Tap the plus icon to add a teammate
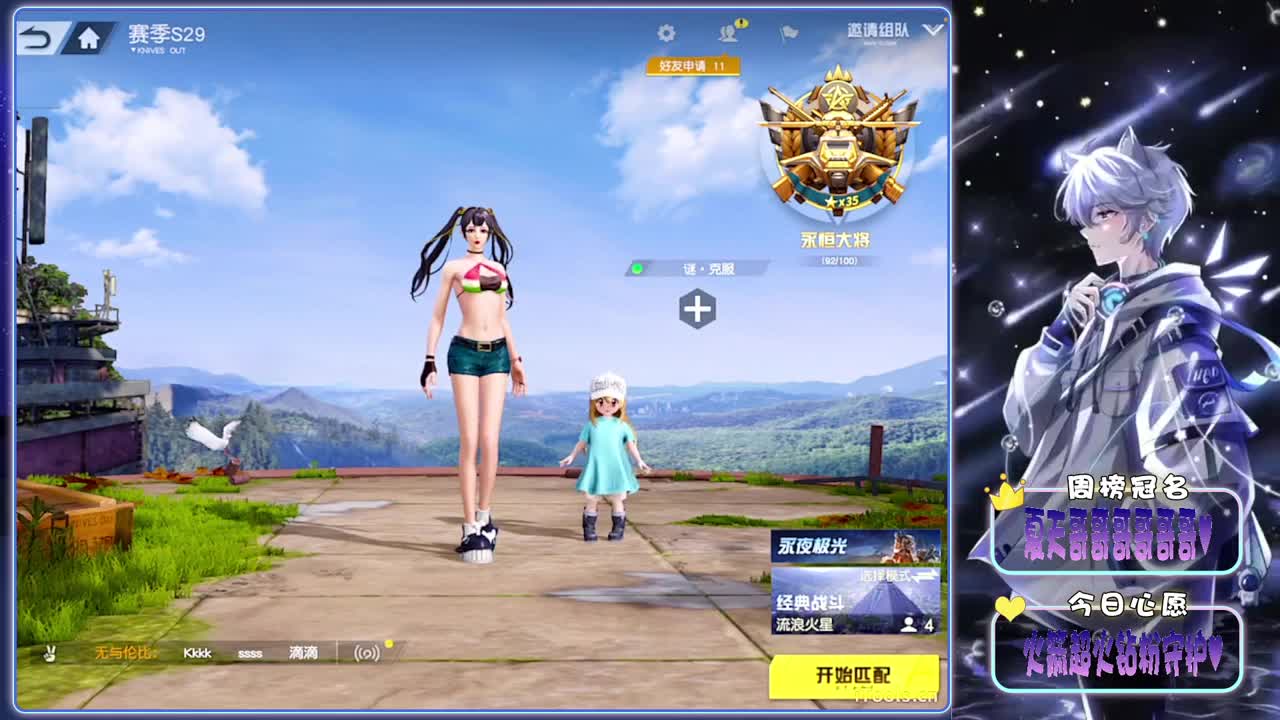 pyautogui.click(x=696, y=310)
